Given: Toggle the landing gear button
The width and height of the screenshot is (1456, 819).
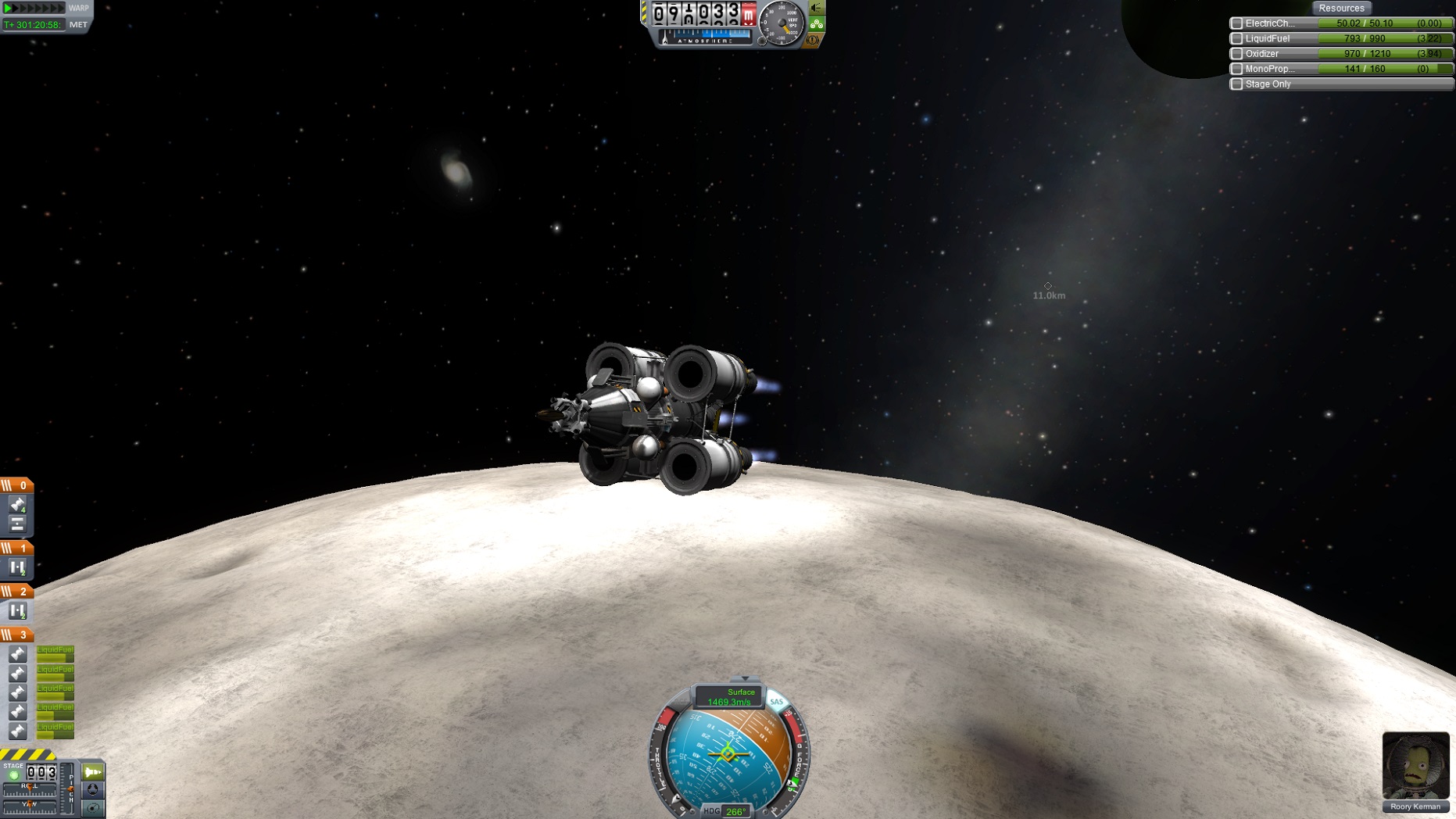Looking at the screenshot, I should (x=817, y=24).
